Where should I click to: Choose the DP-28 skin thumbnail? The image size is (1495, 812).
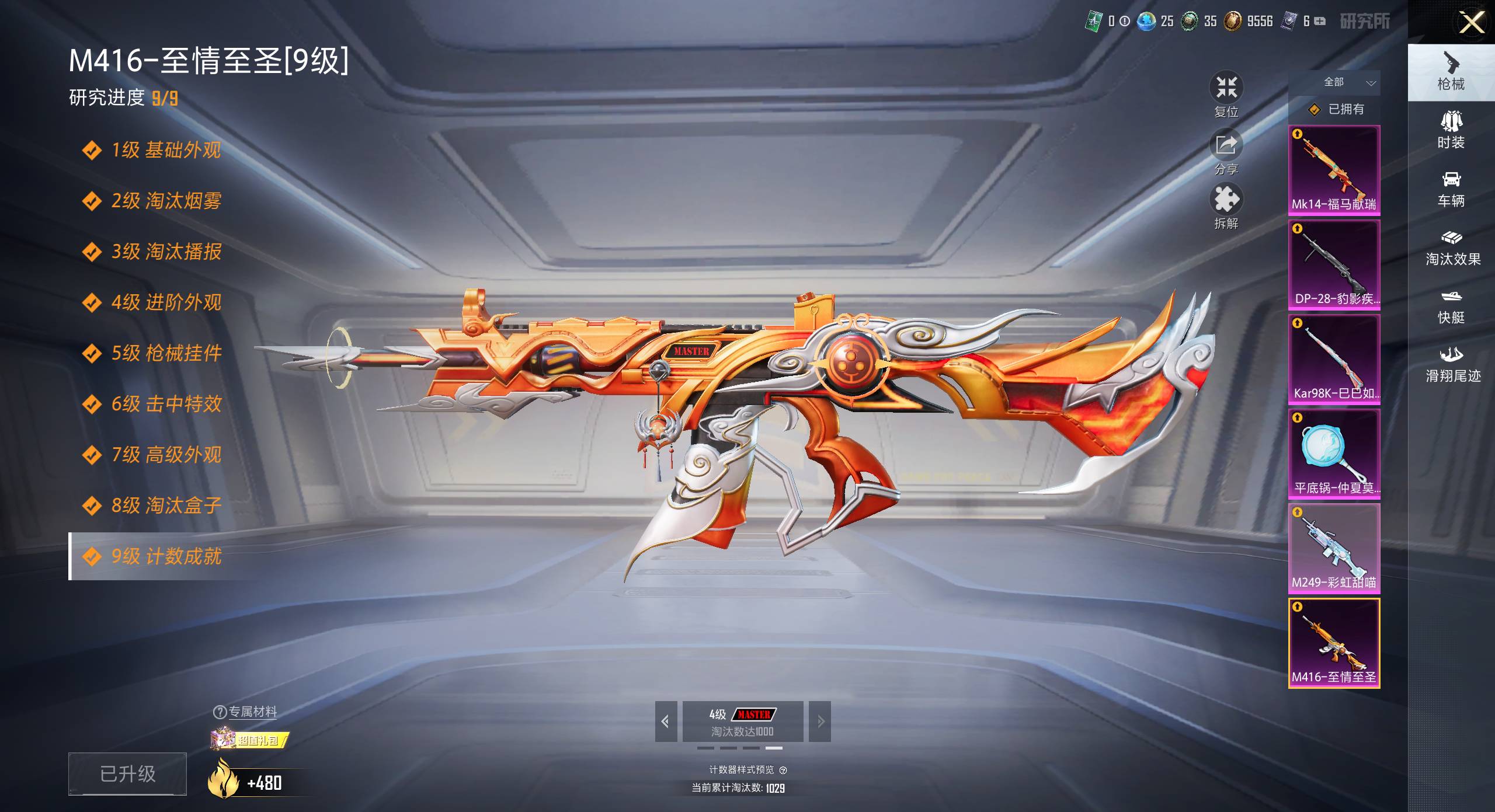[x=1334, y=264]
